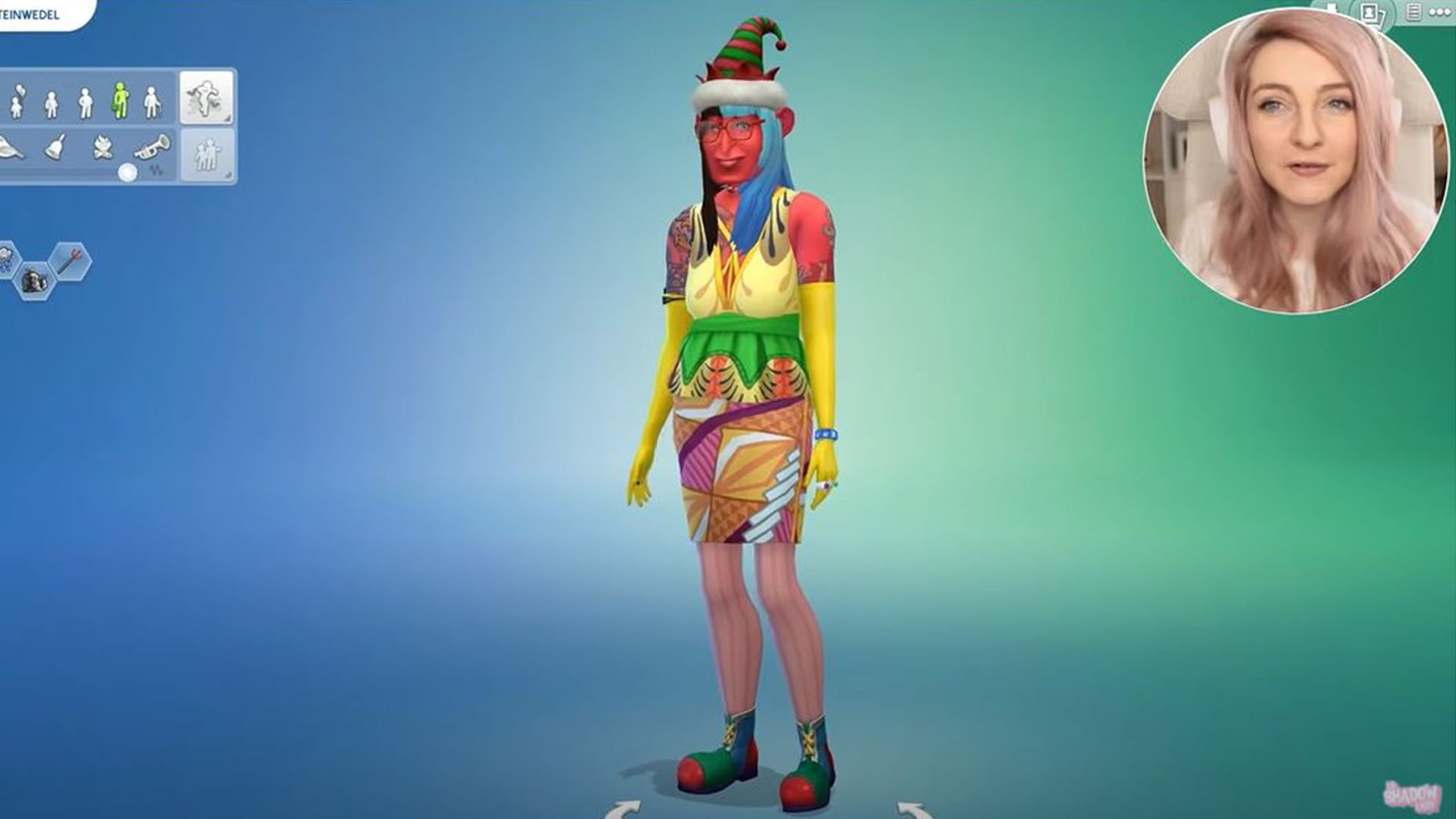Open the trident trait hexagon picker
The height and width of the screenshot is (819, 1456).
(71, 261)
